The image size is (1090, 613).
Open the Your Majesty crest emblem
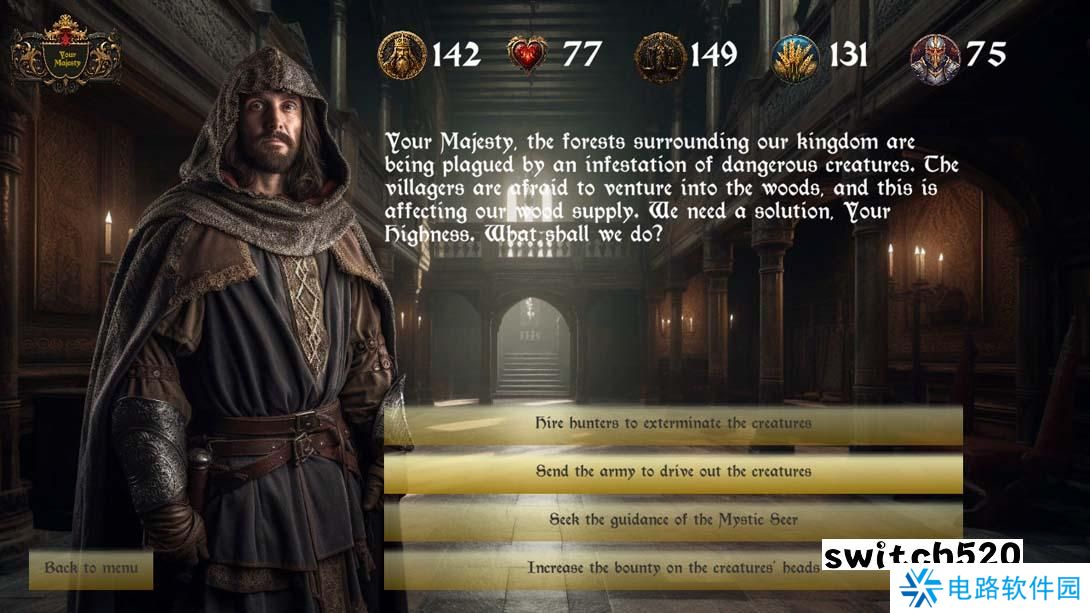coord(66,54)
